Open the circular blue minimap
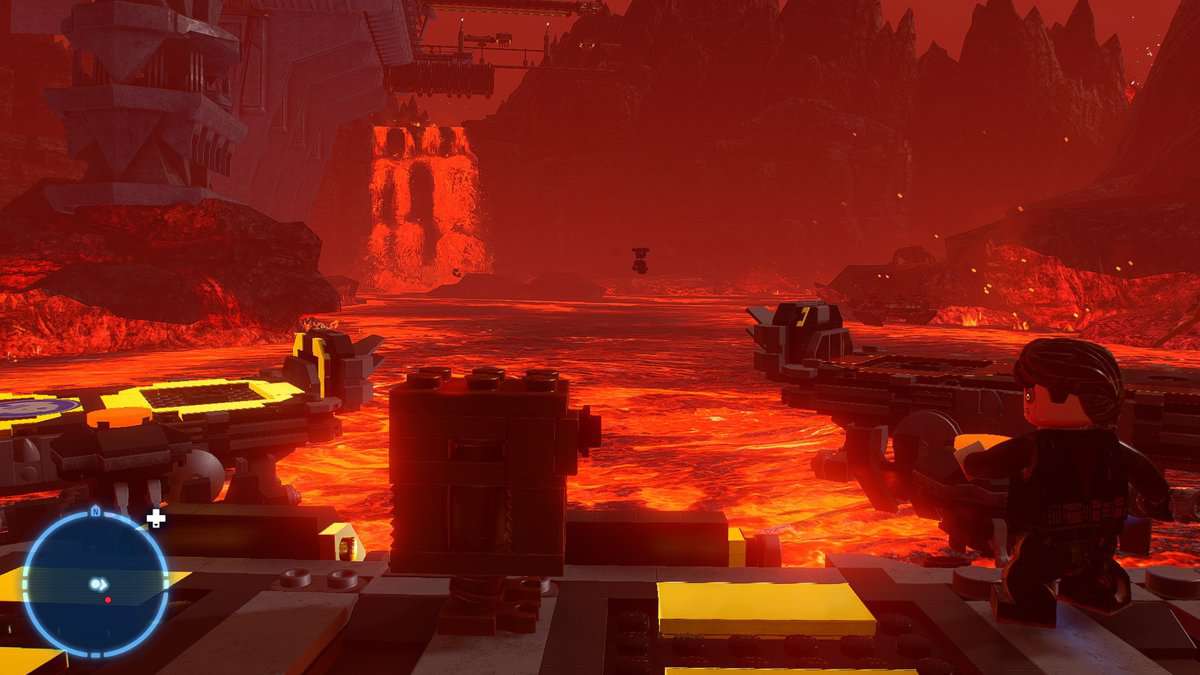The height and width of the screenshot is (675, 1200). [x=95, y=584]
